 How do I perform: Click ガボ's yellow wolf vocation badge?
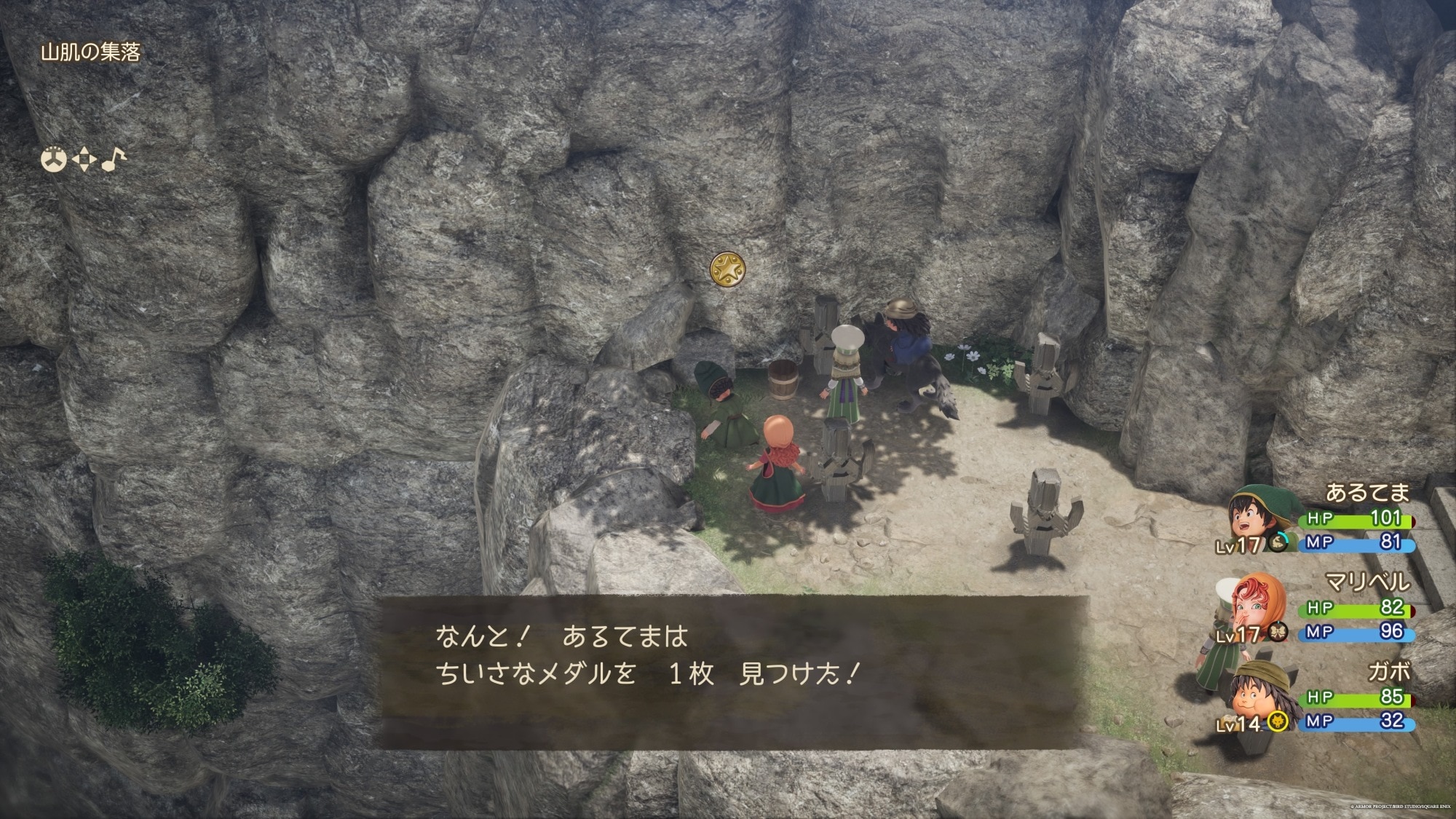click(x=1276, y=721)
